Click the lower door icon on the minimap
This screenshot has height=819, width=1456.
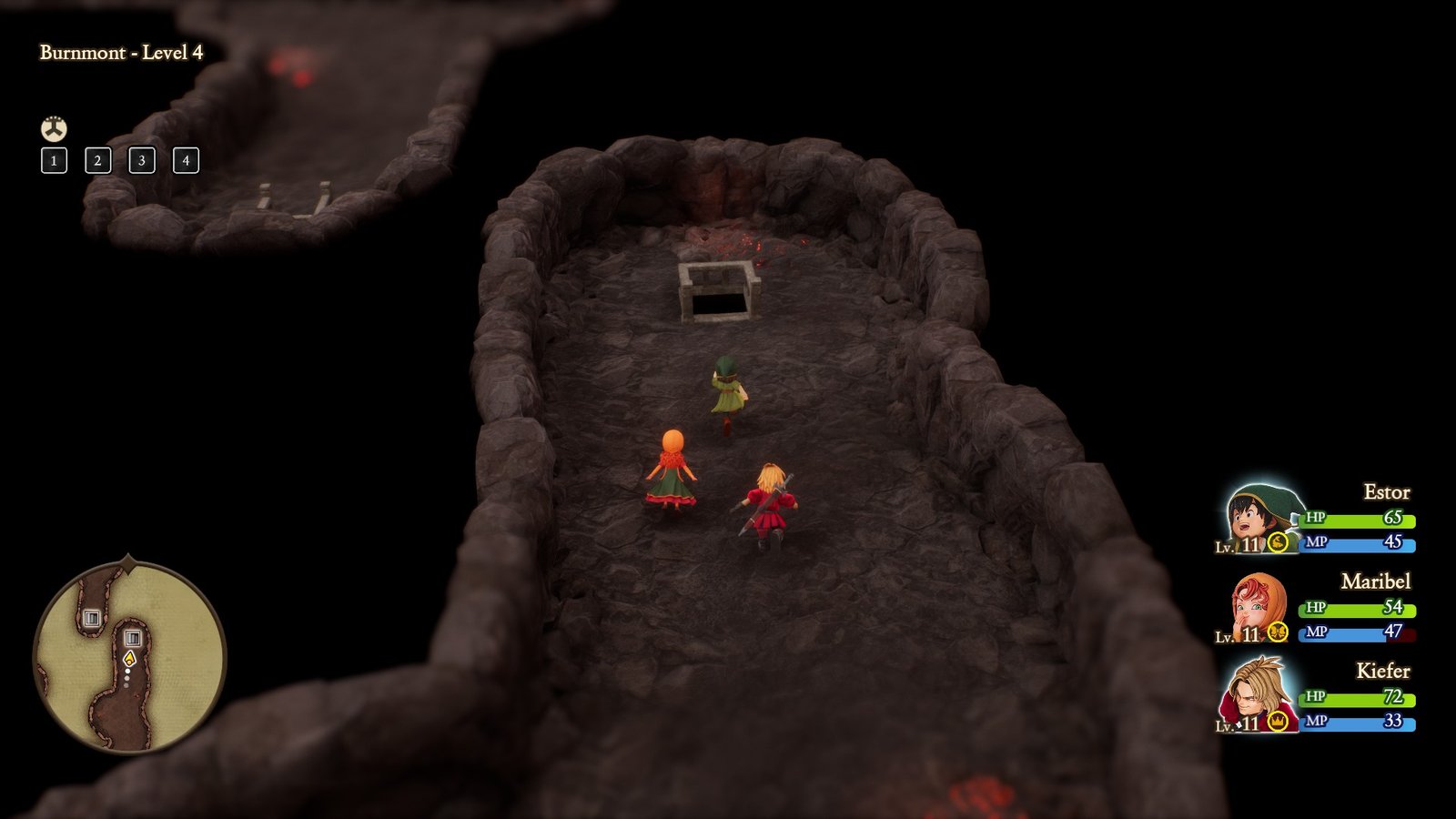pos(133,638)
